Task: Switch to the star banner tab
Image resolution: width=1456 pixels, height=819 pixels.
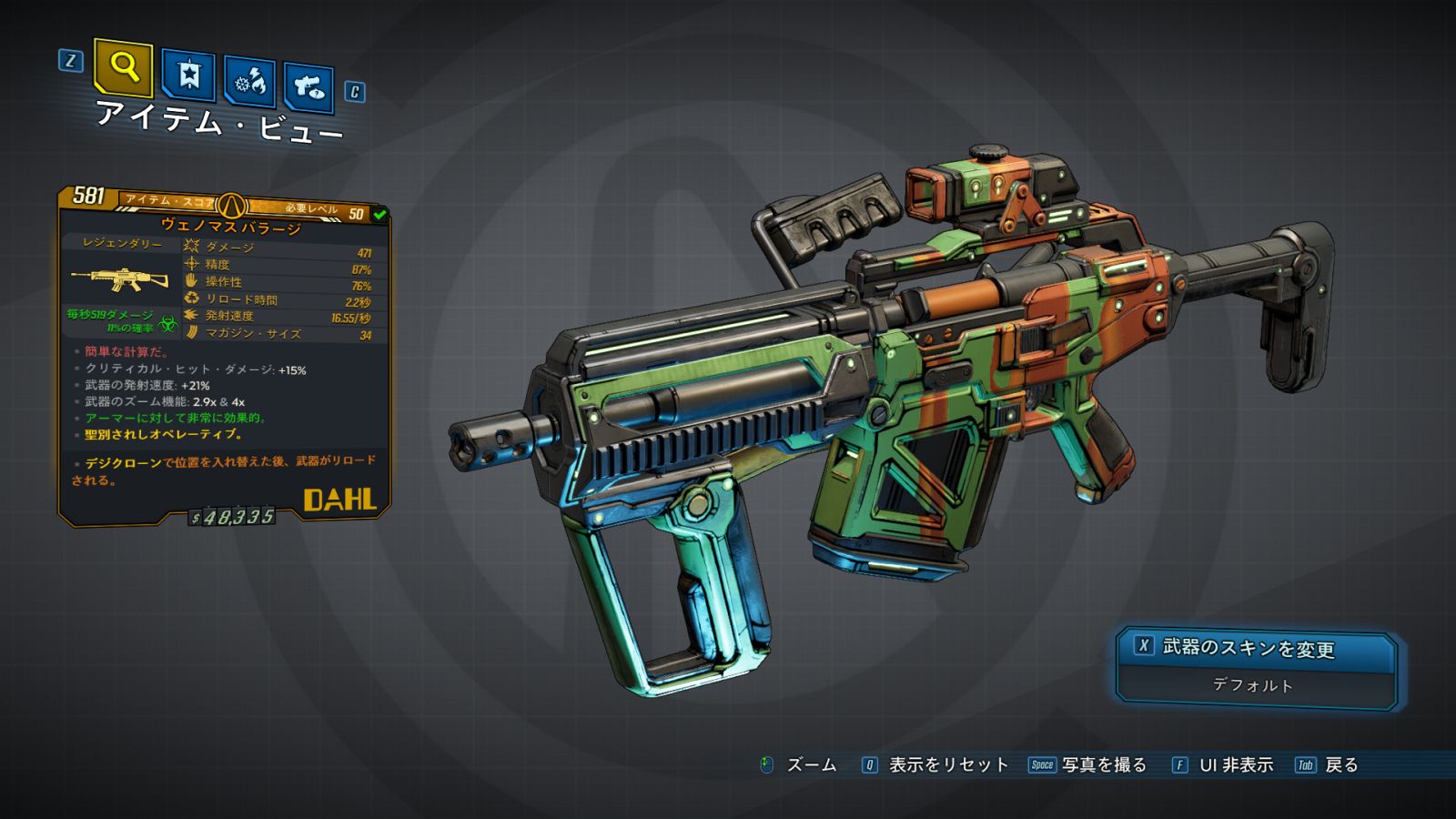Action: pyautogui.click(x=188, y=76)
